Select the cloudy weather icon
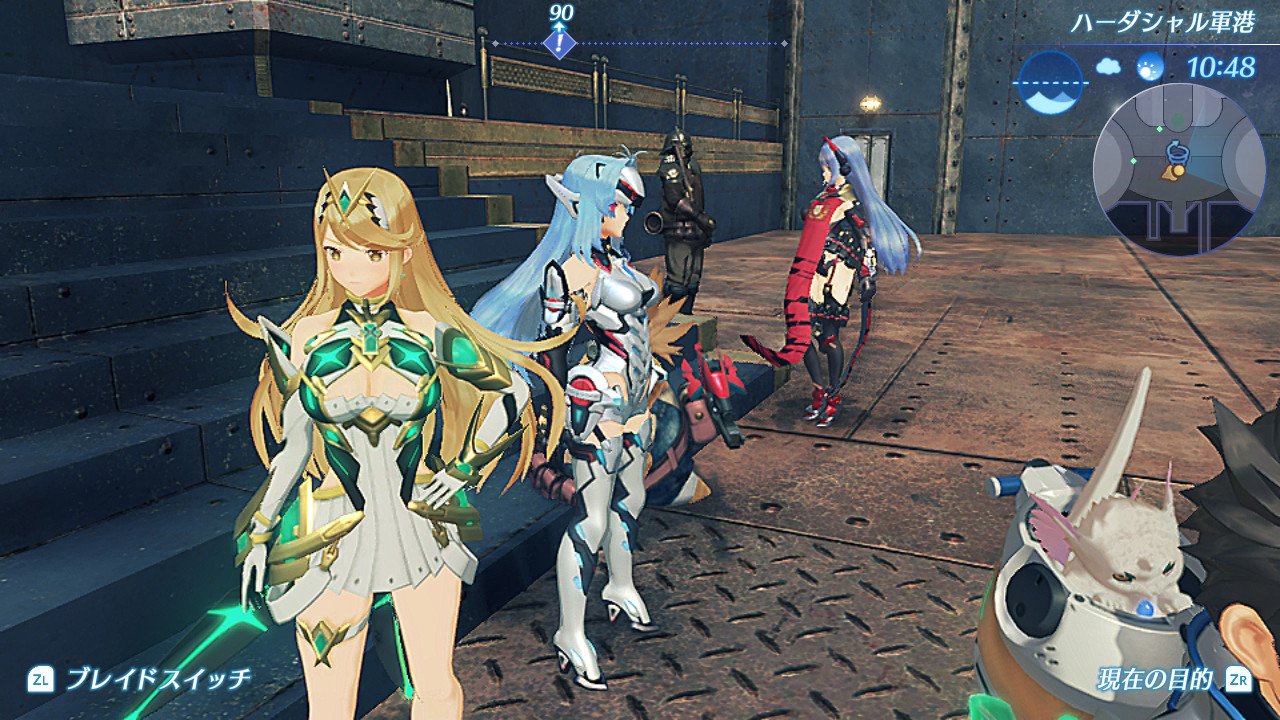 (1108, 67)
